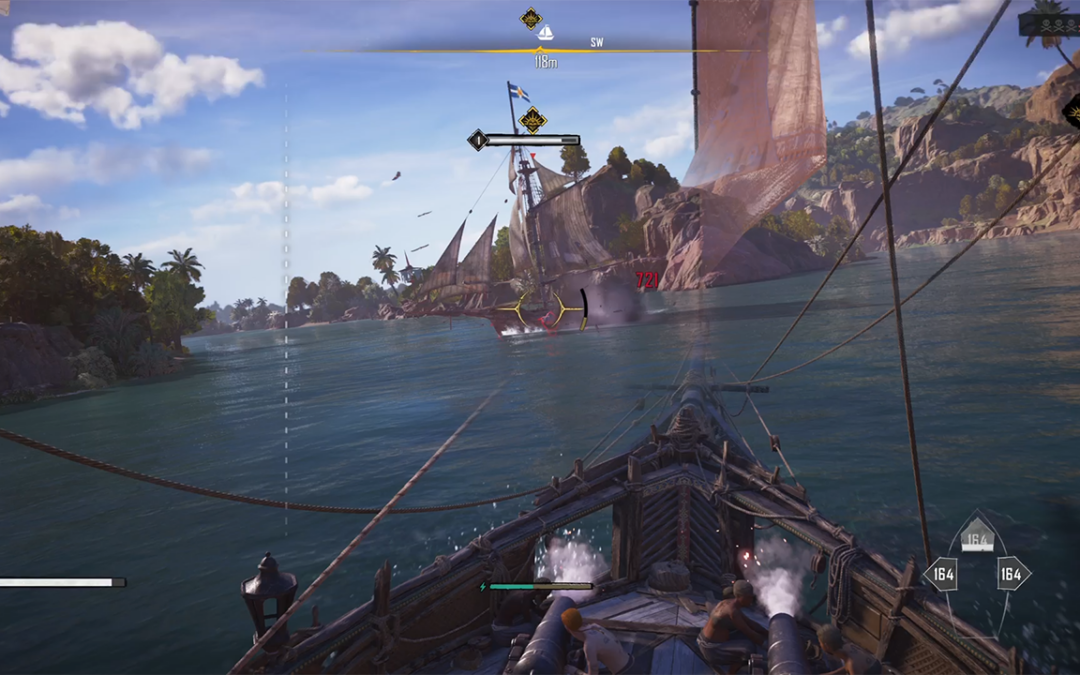Select the right broadside 164 ammo slot
The height and width of the screenshot is (675, 1080).
1012,574
